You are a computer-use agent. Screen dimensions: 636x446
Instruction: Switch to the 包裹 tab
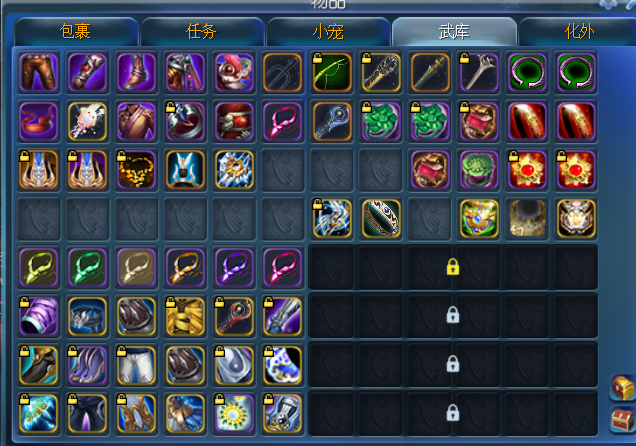pos(76,31)
